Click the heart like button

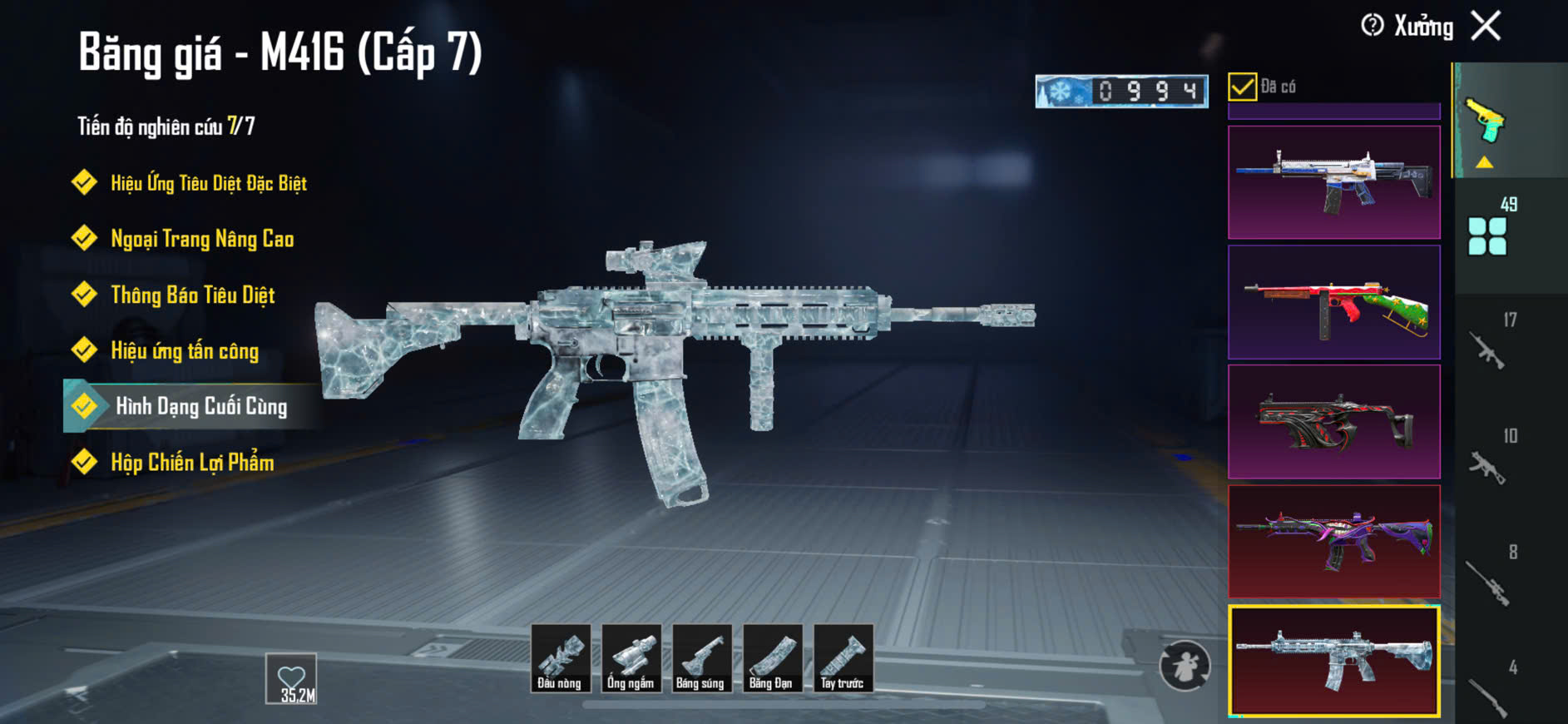[291, 678]
